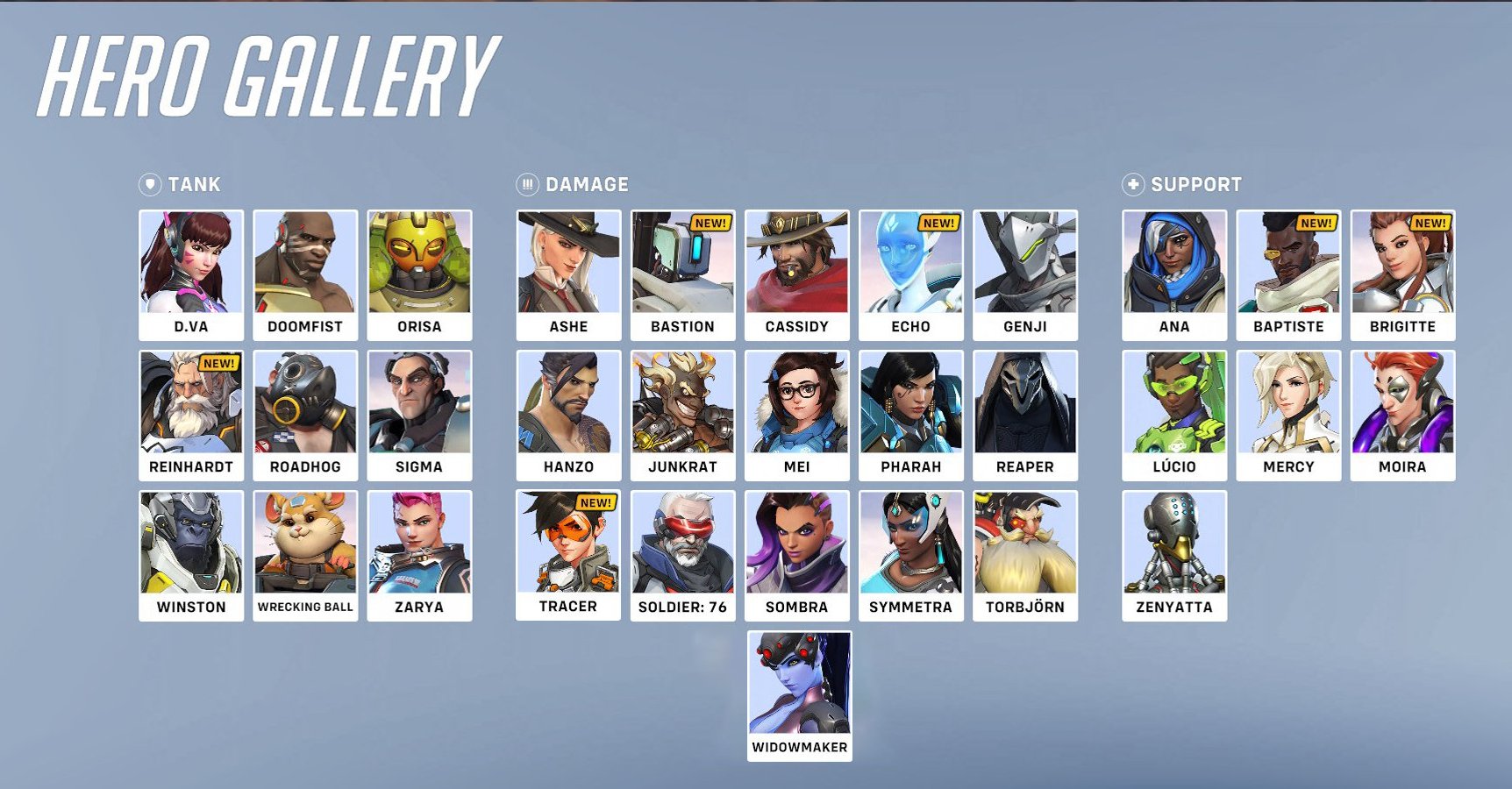Select Sigma from the Tank column
This screenshot has height=789, width=1512.
pyautogui.click(x=421, y=408)
